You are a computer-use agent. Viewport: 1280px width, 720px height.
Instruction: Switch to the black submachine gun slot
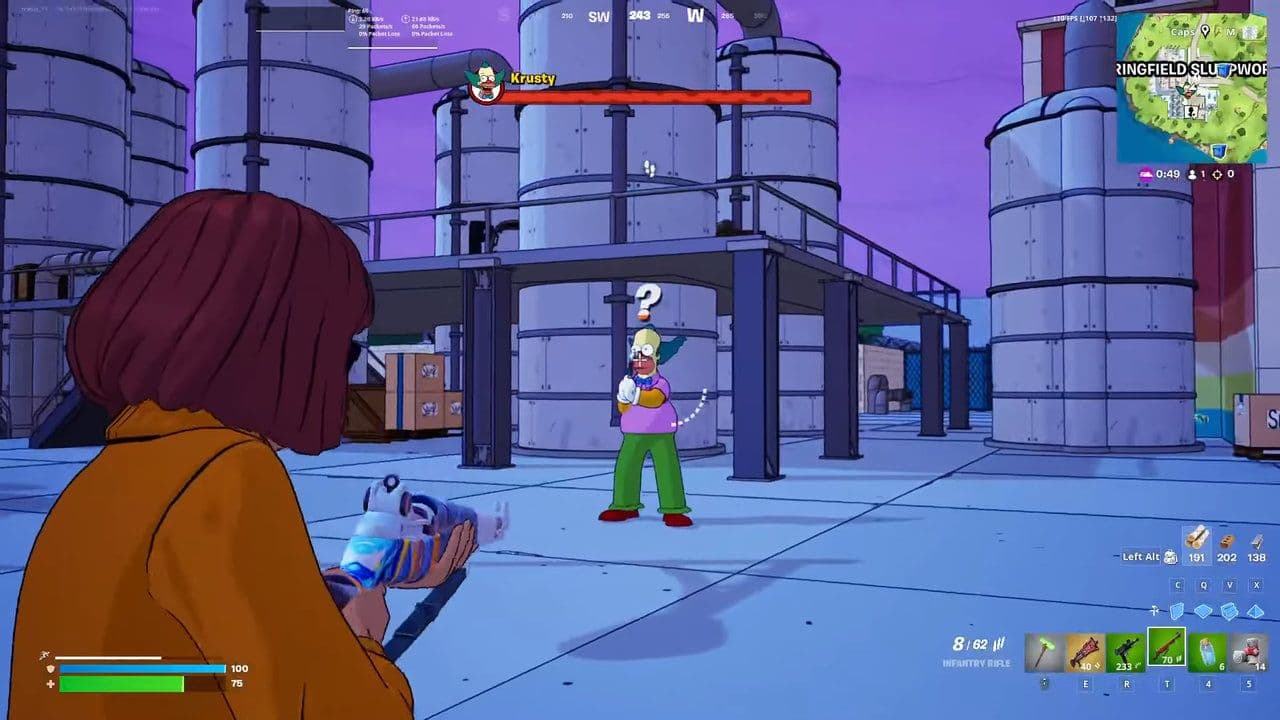(1126, 652)
